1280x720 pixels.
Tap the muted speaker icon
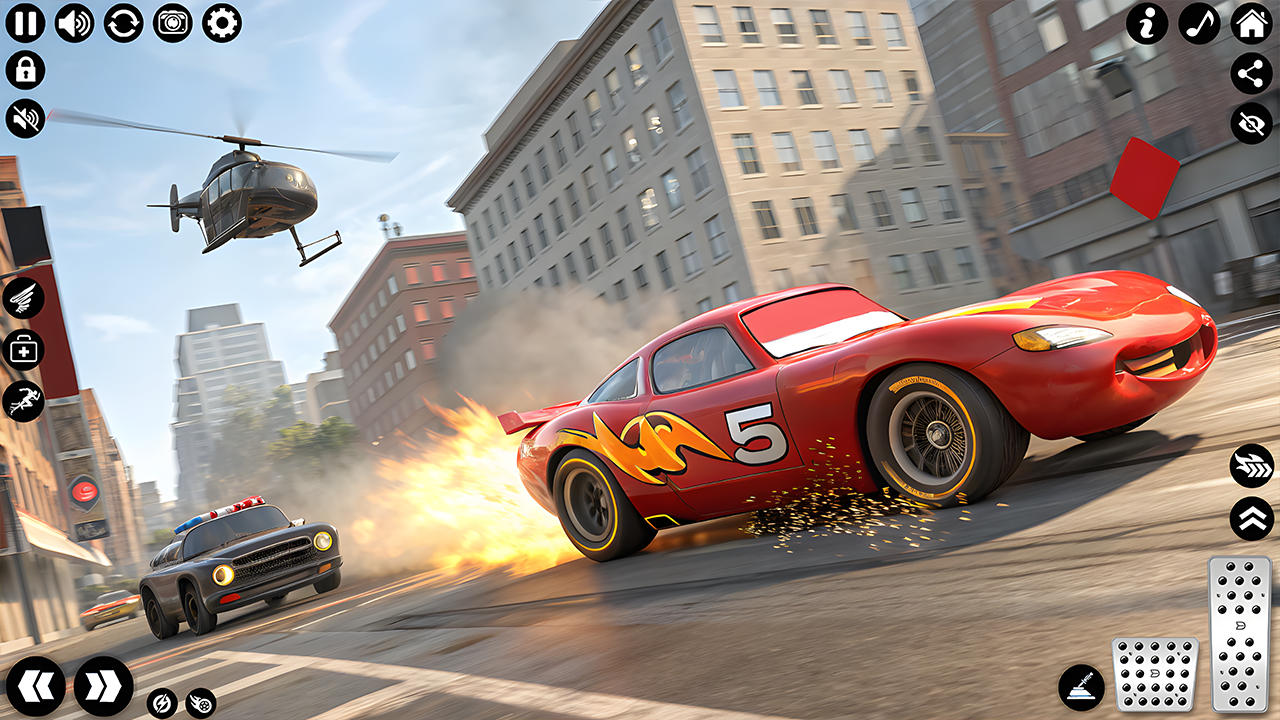click(x=25, y=118)
